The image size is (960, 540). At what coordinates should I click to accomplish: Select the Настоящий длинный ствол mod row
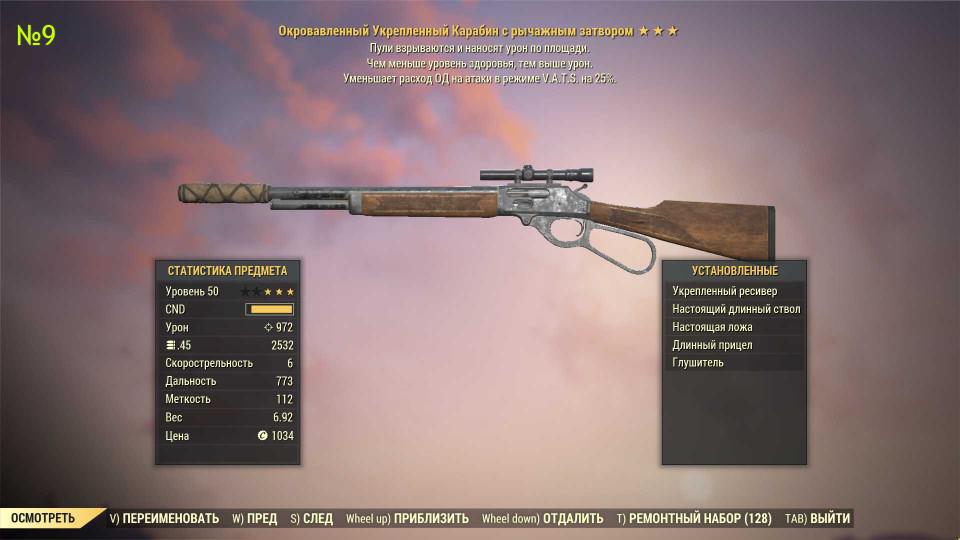(735, 309)
